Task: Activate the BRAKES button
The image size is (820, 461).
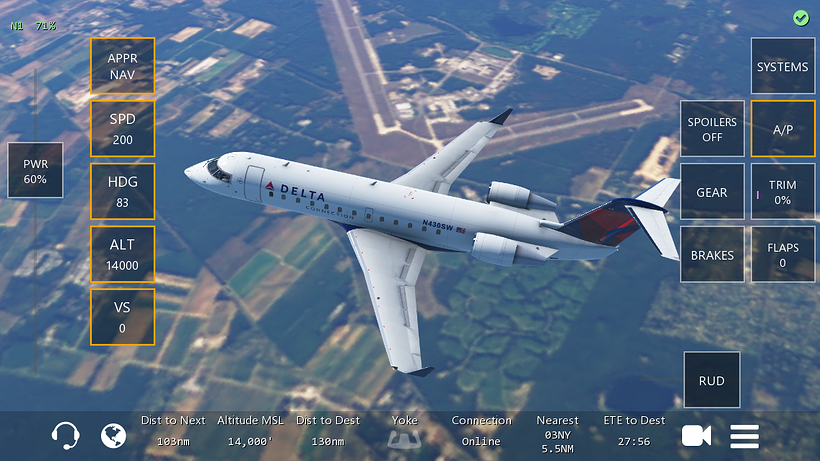Action: point(712,255)
